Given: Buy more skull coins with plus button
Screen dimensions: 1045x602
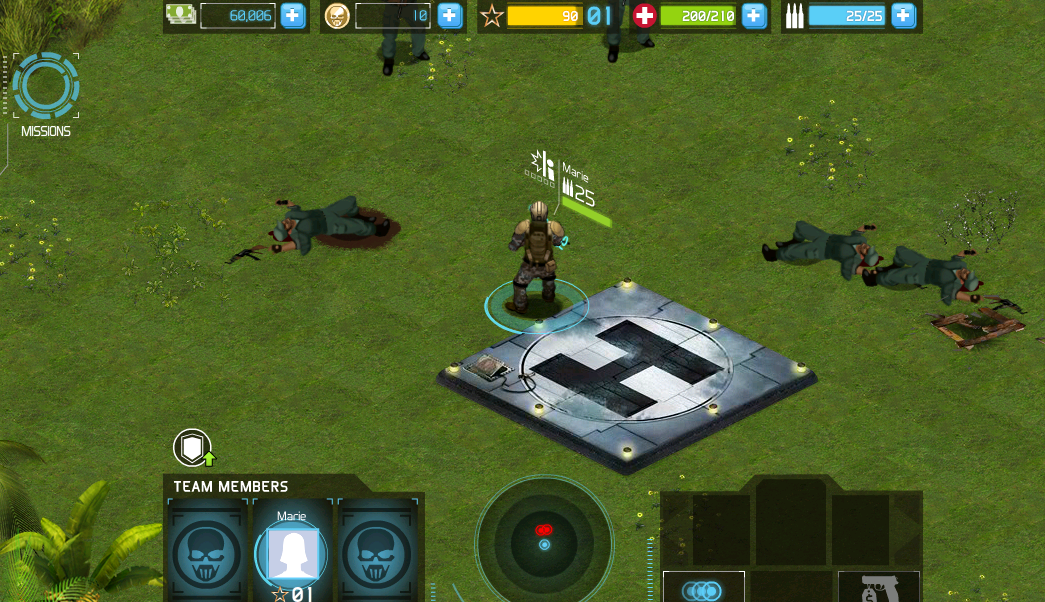Looking at the screenshot, I should (450, 15).
